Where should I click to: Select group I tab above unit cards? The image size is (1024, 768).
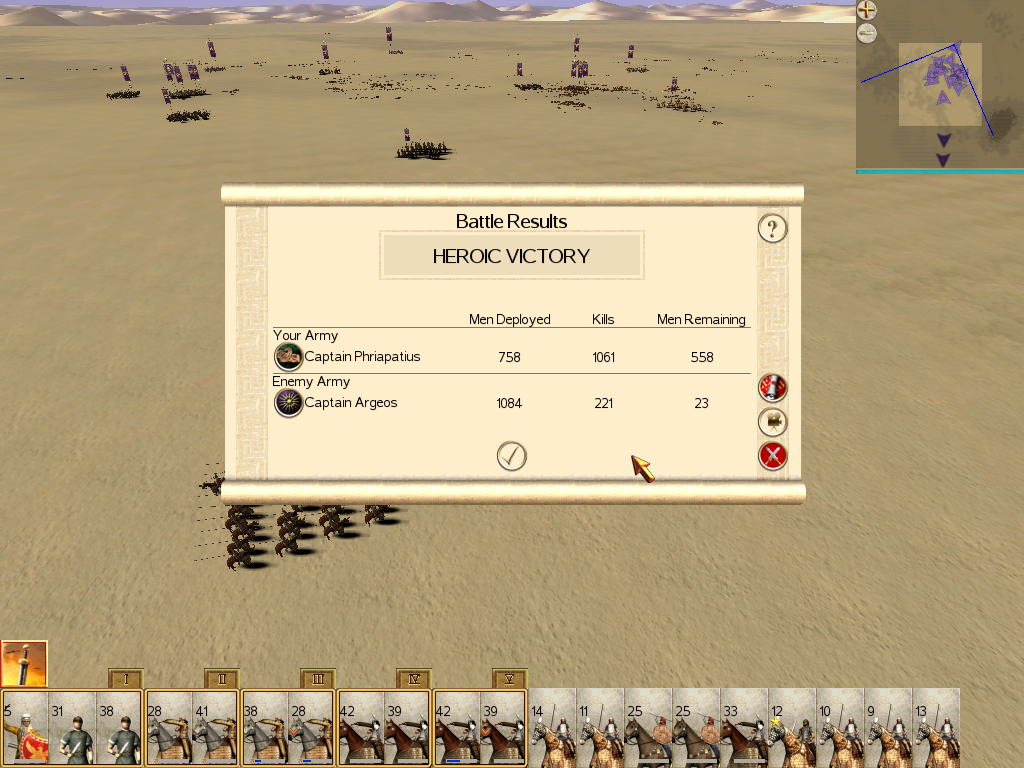pyautogui.click(x=126, y=679)
